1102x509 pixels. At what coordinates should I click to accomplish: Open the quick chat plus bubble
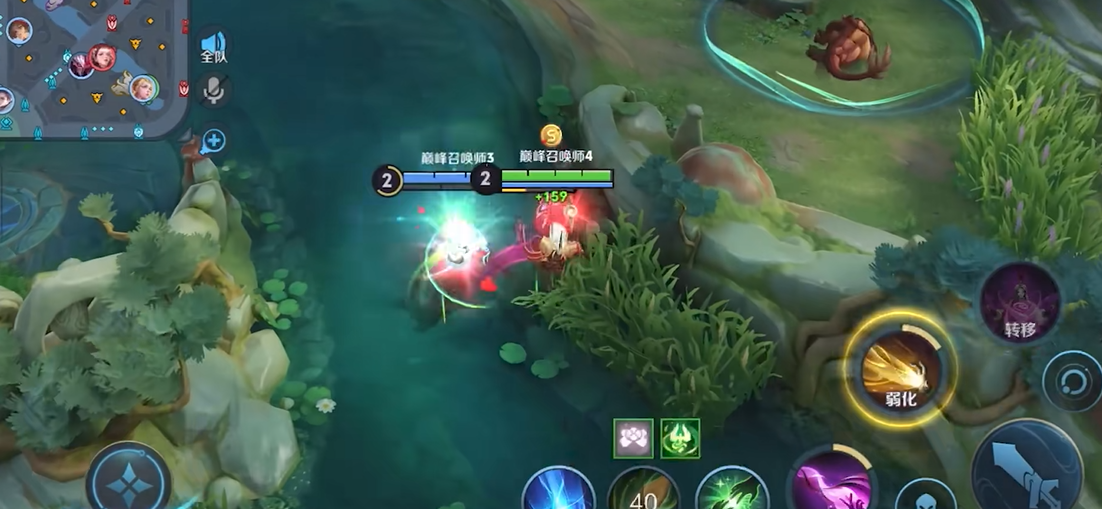tap(213, 141)
